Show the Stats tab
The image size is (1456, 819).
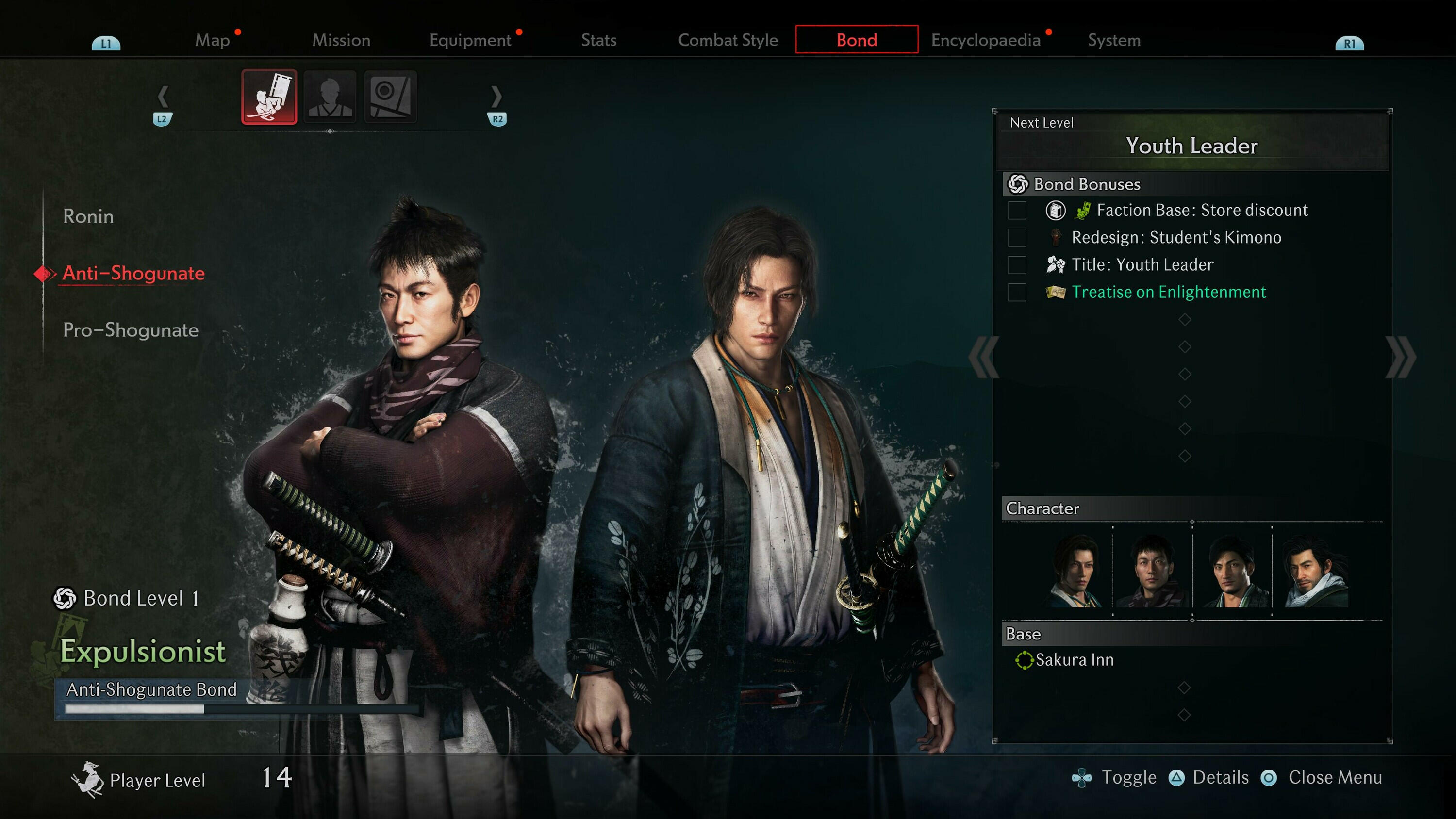598,40
